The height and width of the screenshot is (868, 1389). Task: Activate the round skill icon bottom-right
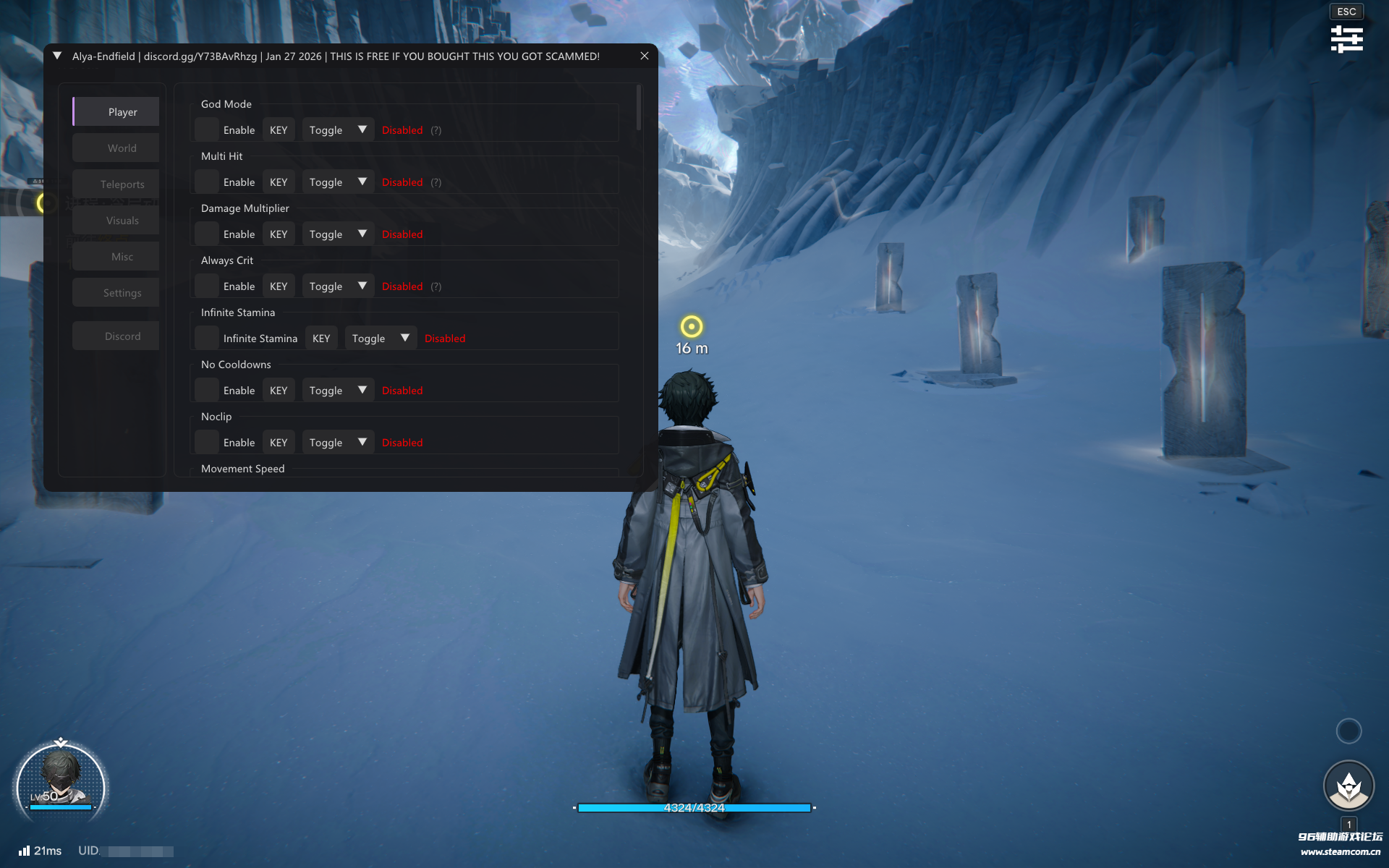point(1348,786)
